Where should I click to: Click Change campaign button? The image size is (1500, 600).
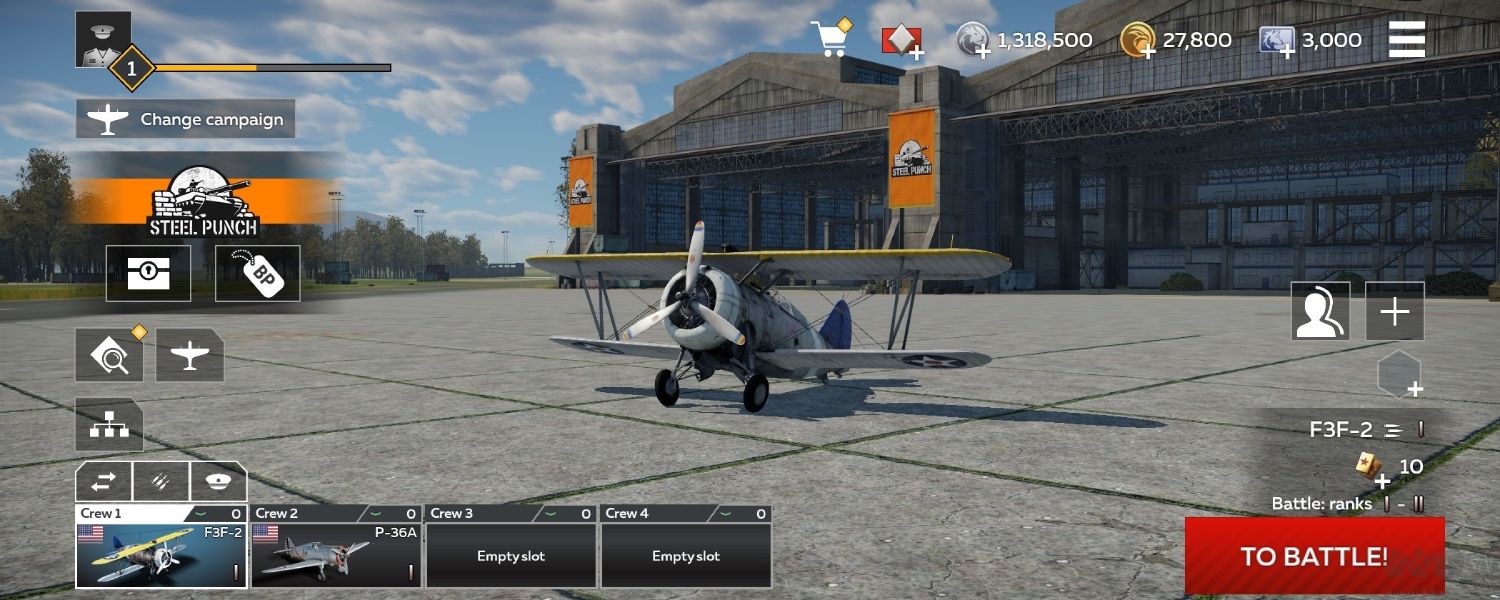(x=186, y=119)
